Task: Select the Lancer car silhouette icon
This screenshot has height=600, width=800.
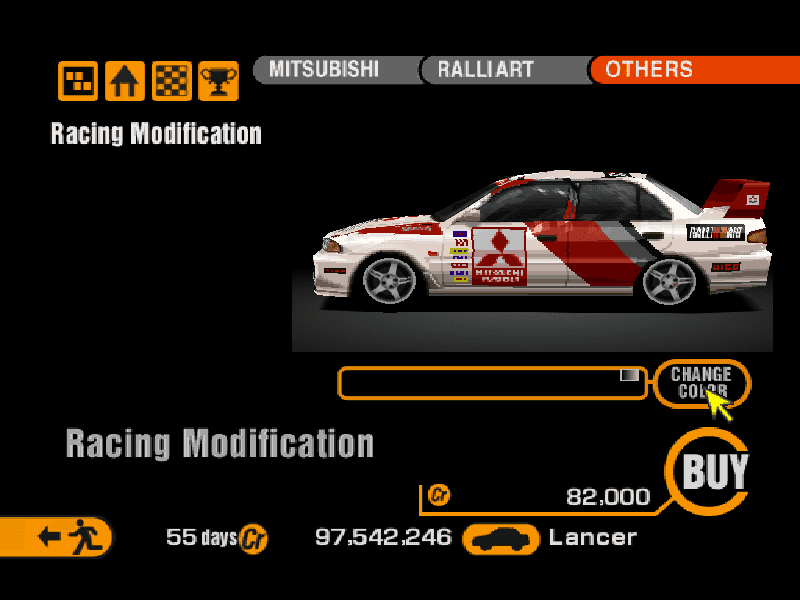Action: (502, 539)
